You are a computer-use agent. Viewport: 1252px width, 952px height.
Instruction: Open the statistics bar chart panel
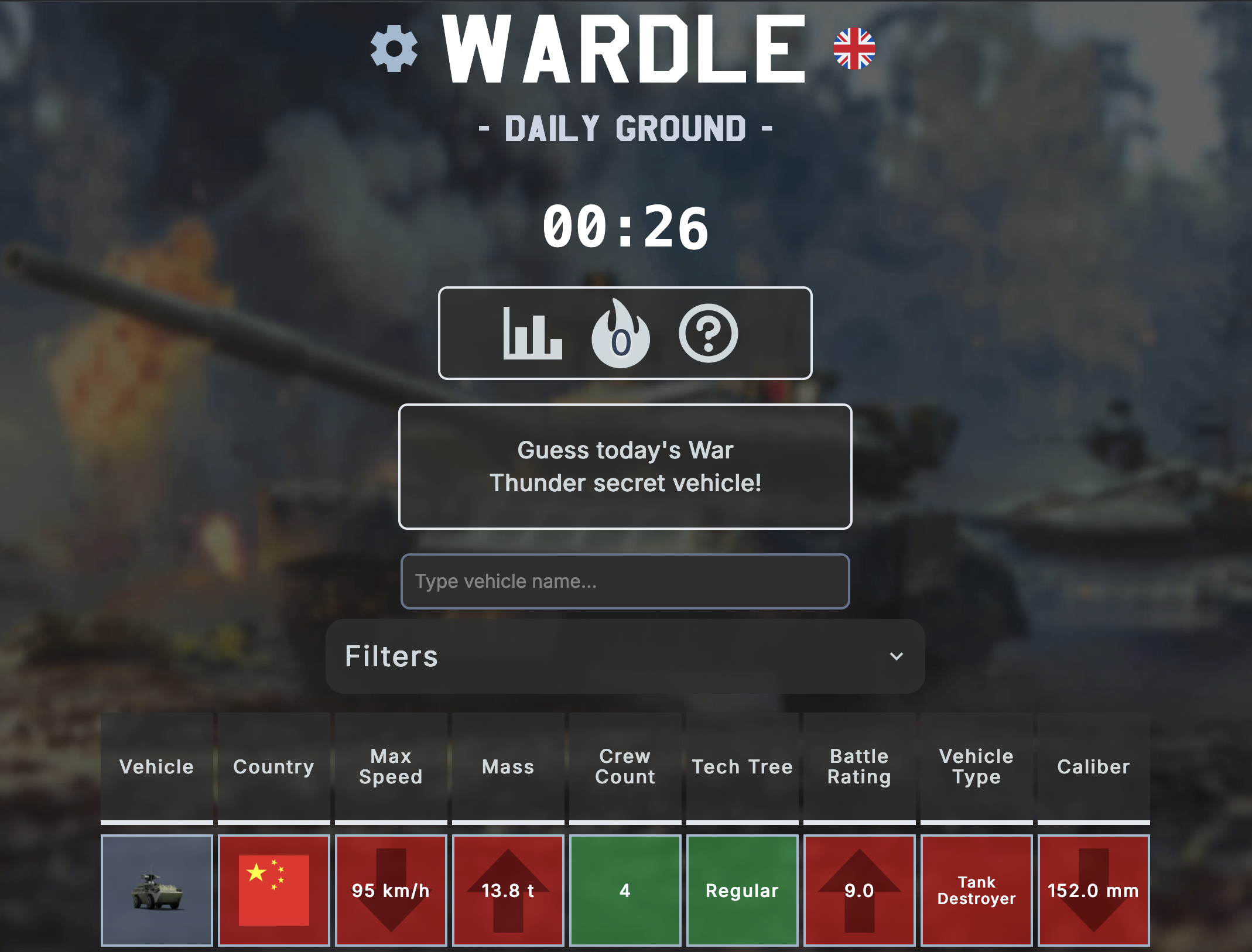click(x=533, y=334)
